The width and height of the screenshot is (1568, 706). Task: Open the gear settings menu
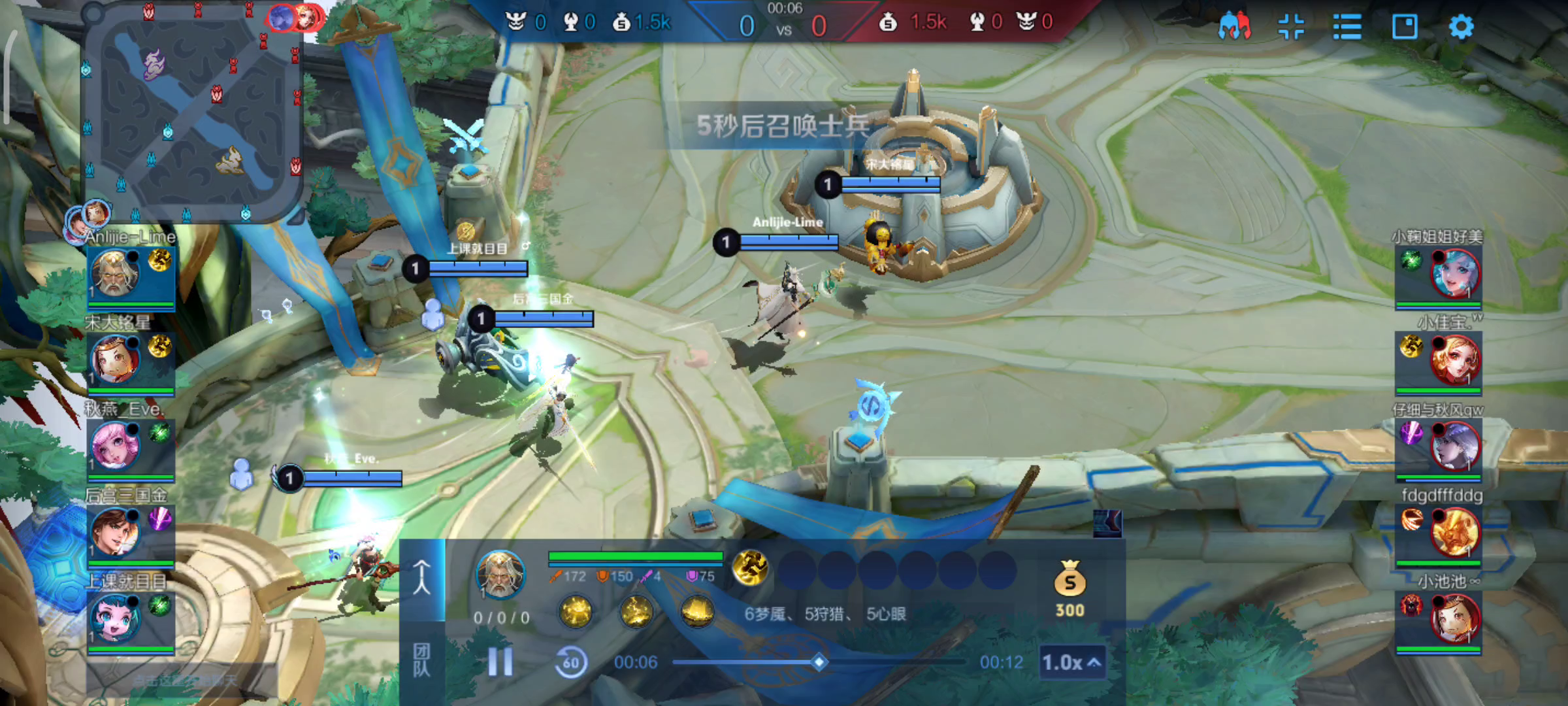1461,27
